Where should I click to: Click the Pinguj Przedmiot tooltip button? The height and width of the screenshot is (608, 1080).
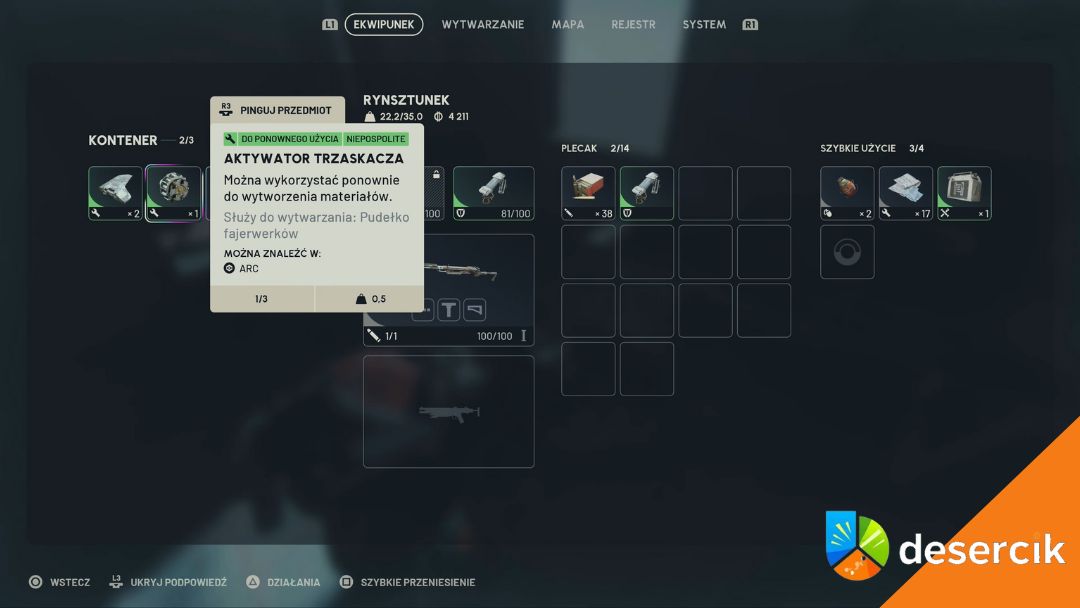tap(278, 110)
